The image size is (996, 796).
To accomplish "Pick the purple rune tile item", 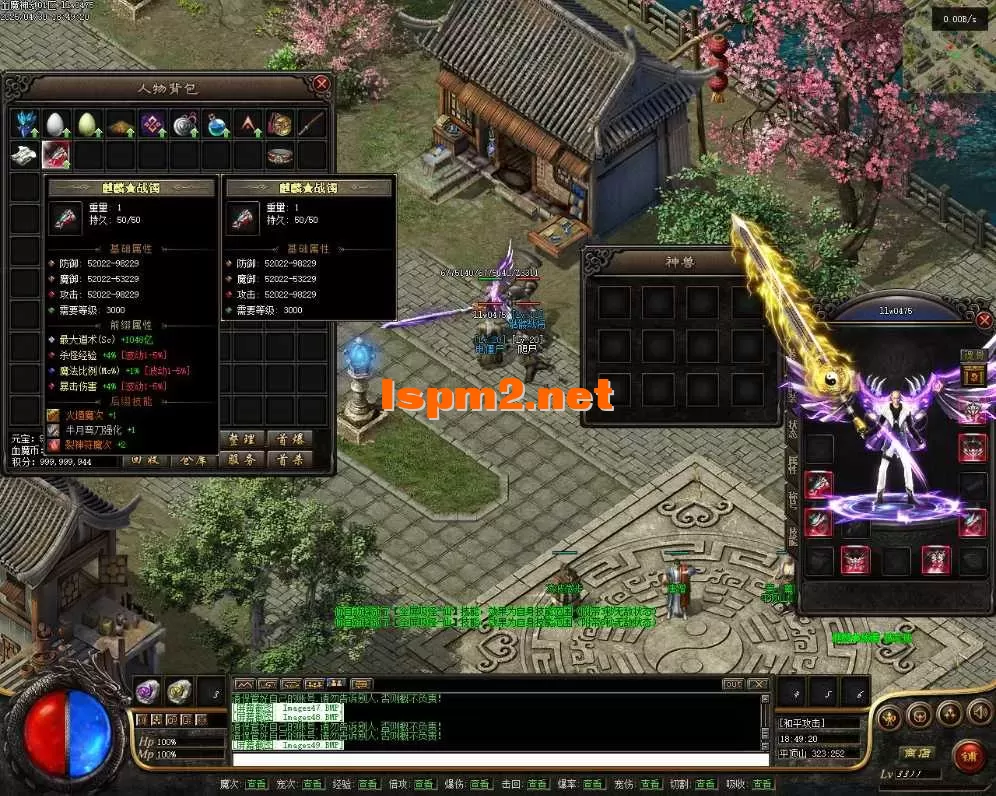I will click(152, 124).
